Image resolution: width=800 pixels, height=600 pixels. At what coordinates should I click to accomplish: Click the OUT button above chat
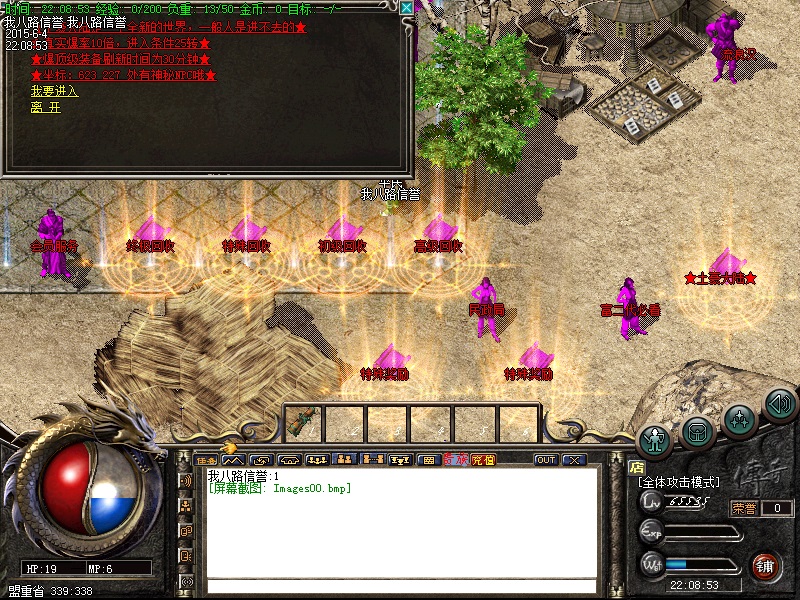coord(546,460)
